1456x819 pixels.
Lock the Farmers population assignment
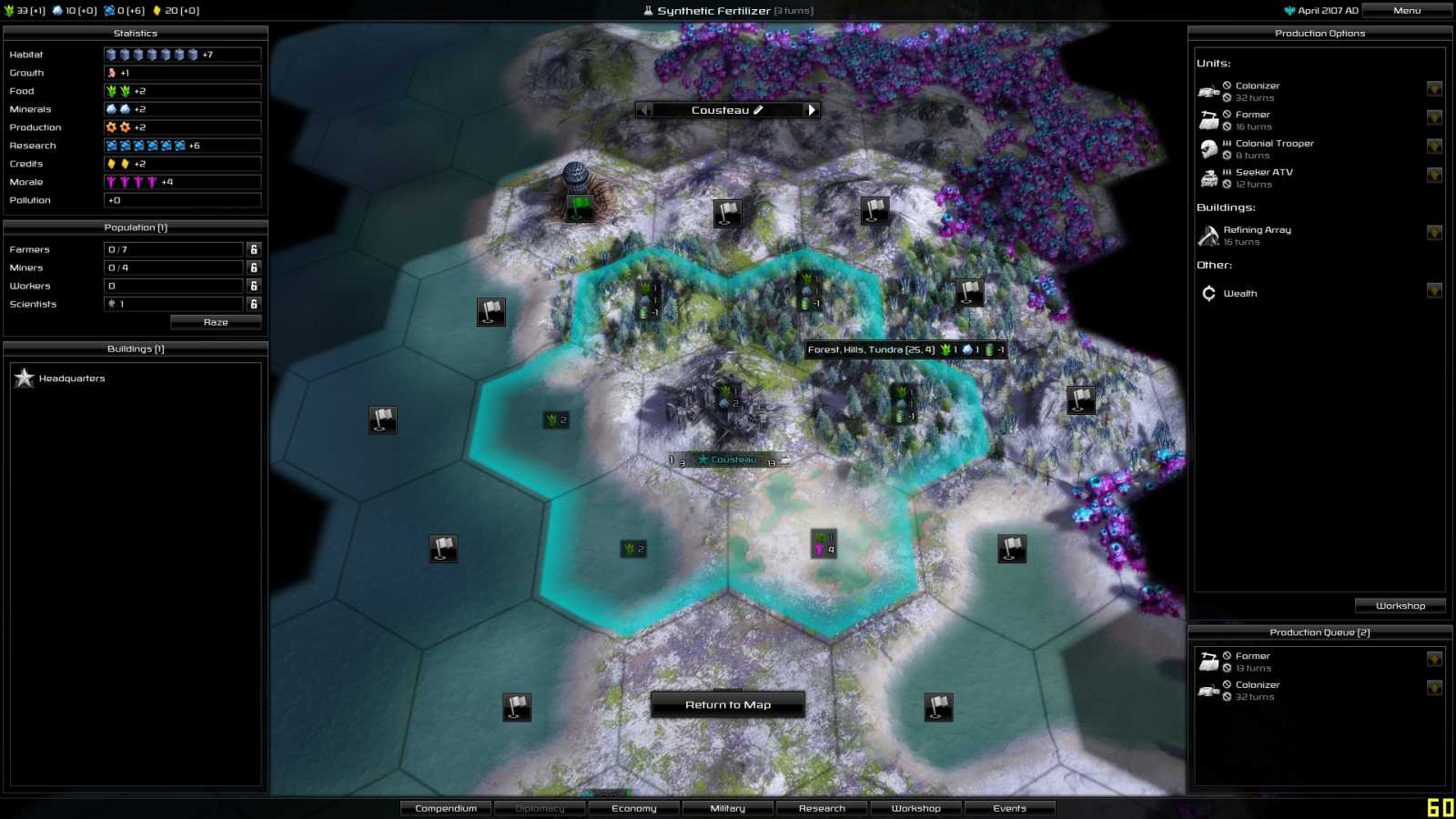coord(254,248)
